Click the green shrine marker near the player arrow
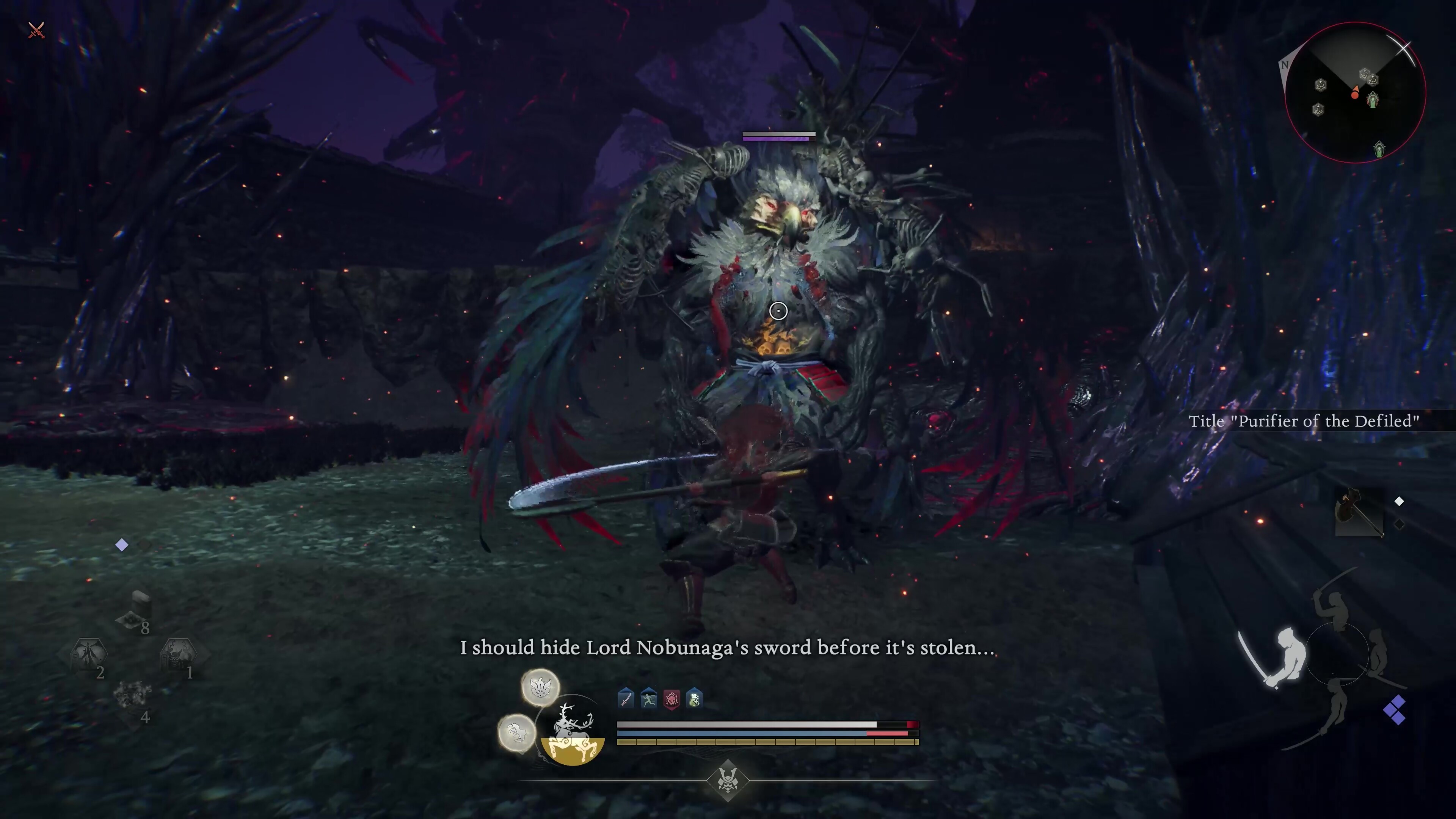 [1373, 100]
